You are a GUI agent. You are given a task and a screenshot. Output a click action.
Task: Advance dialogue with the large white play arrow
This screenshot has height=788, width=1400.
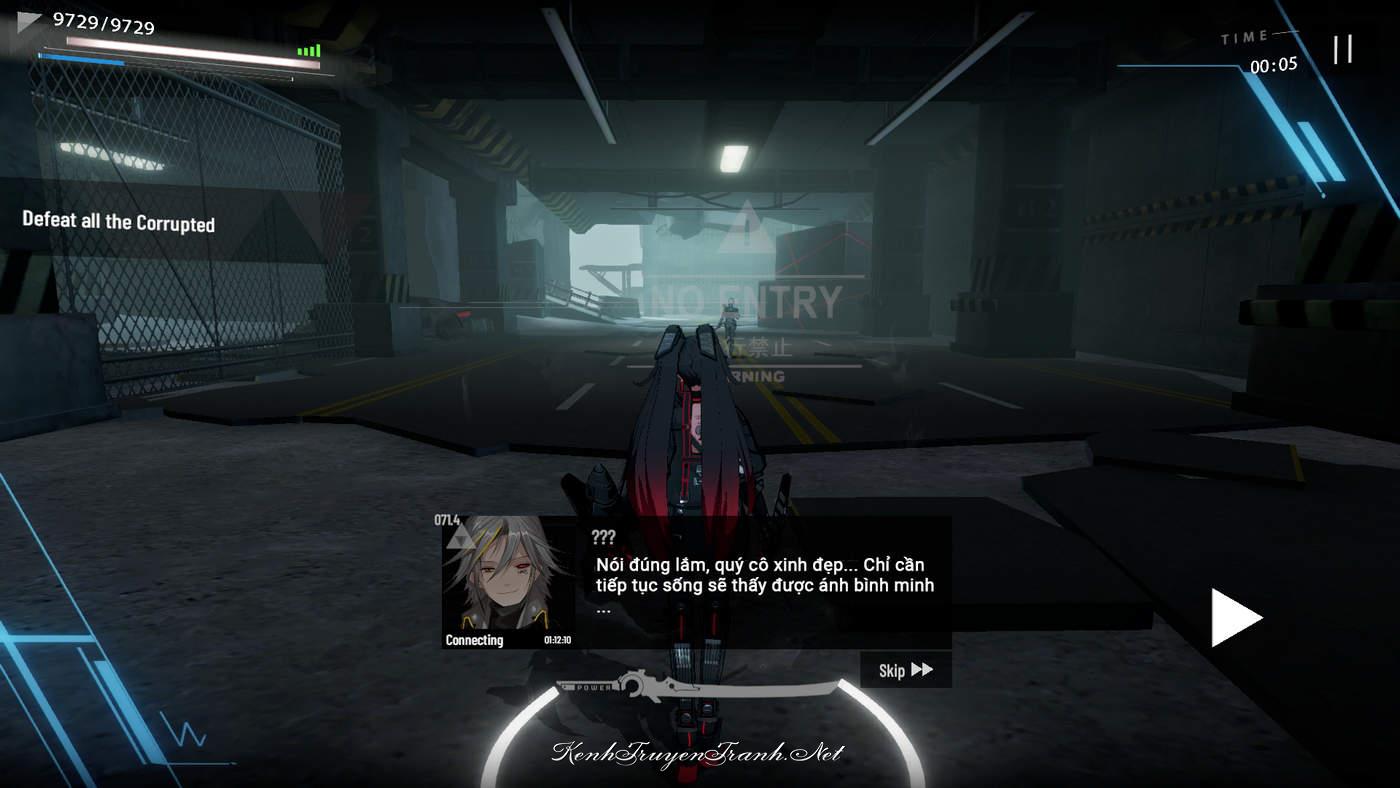point(1235,618)
